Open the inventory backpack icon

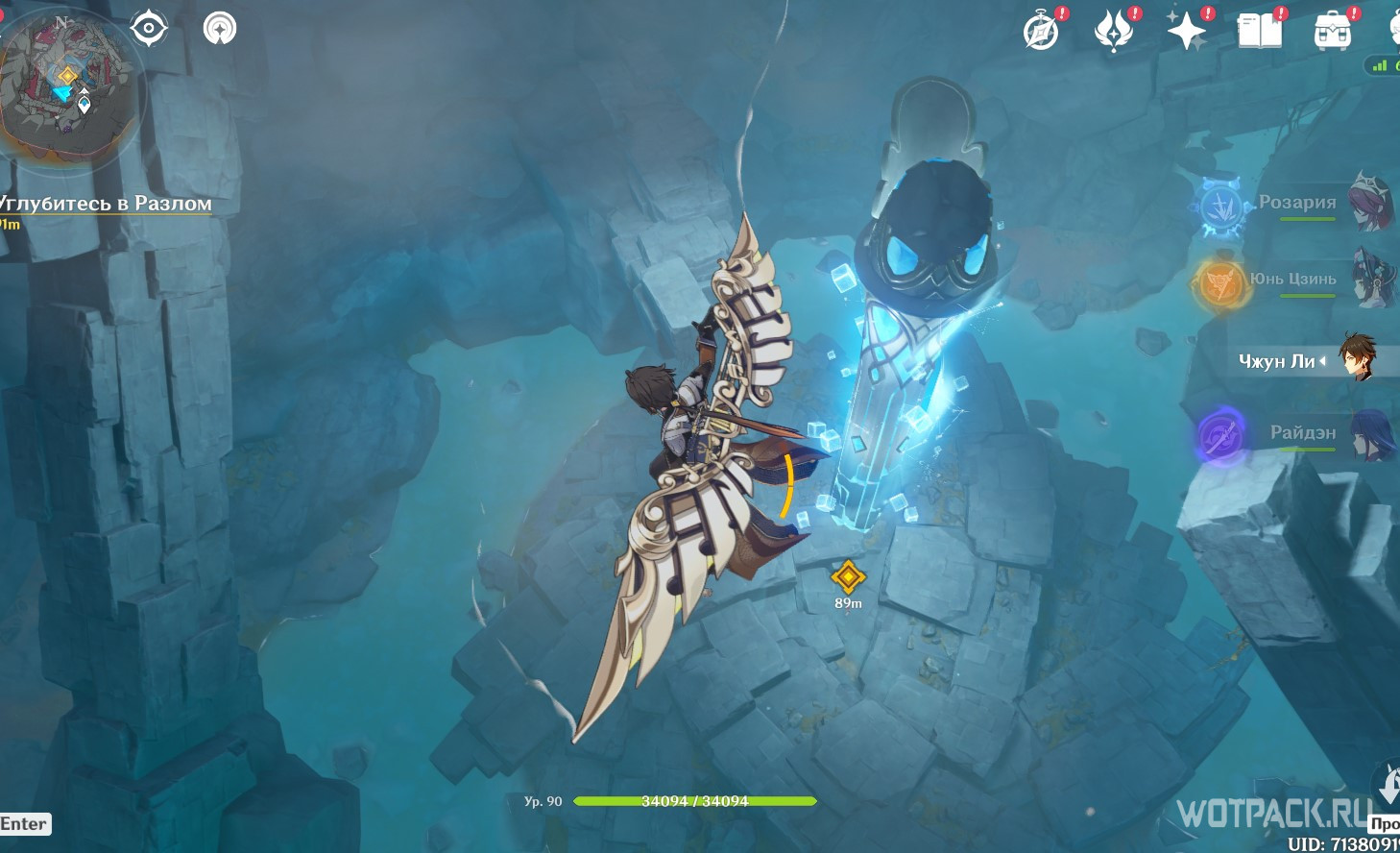coord(1333,31)
